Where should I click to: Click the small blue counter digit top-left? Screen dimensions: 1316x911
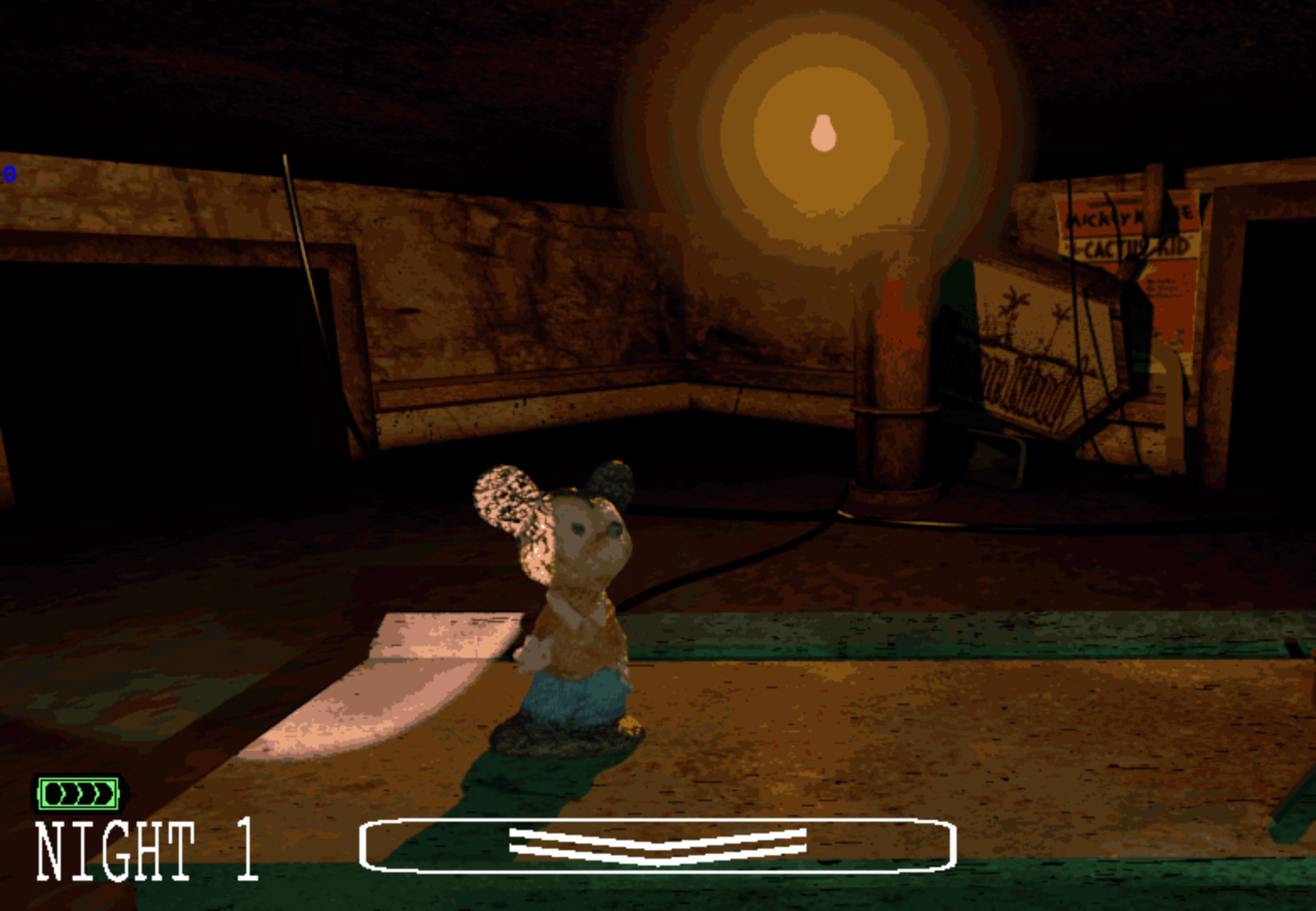(10, 175)
